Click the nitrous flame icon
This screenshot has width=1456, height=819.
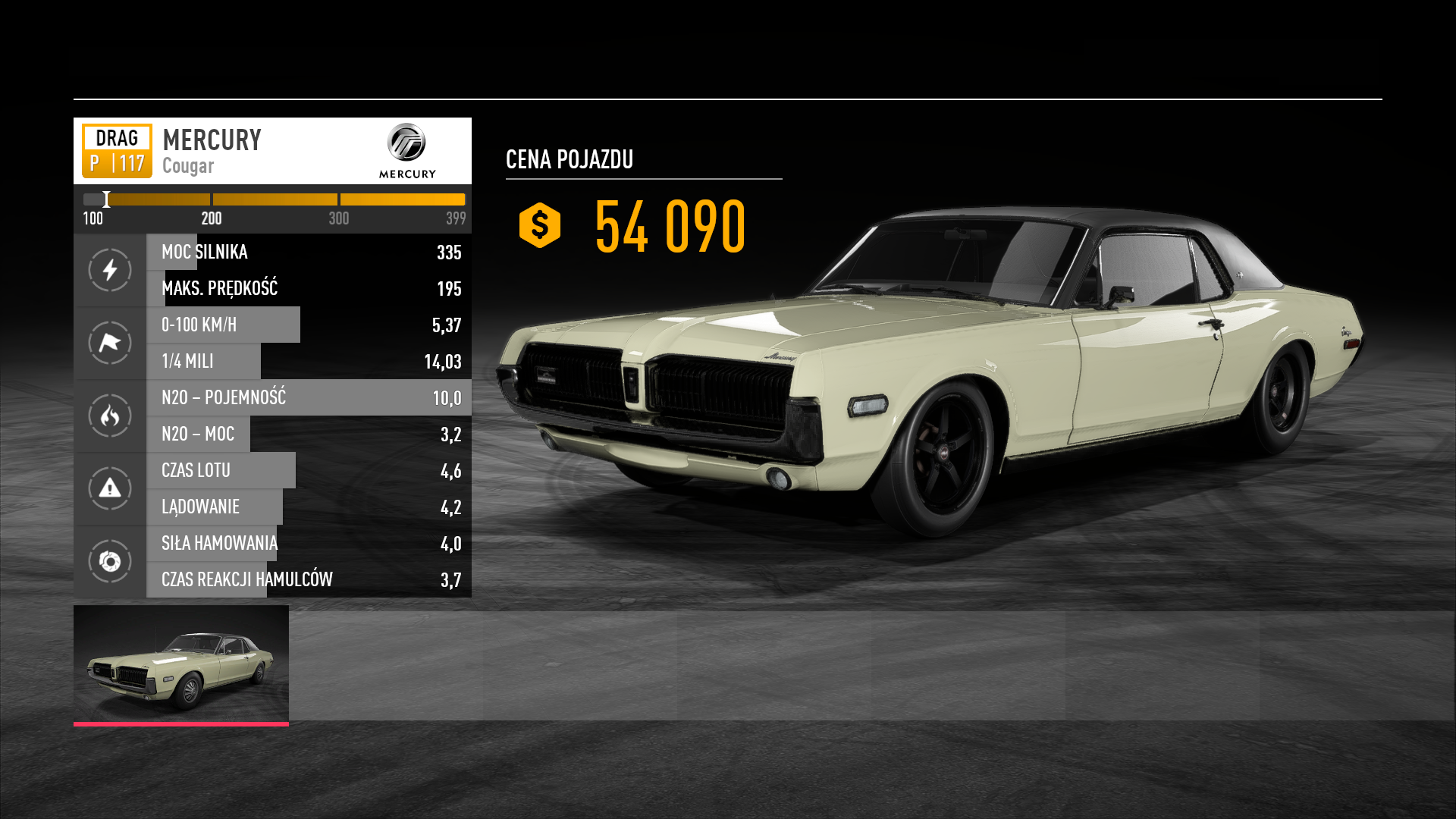pos(110,416)
